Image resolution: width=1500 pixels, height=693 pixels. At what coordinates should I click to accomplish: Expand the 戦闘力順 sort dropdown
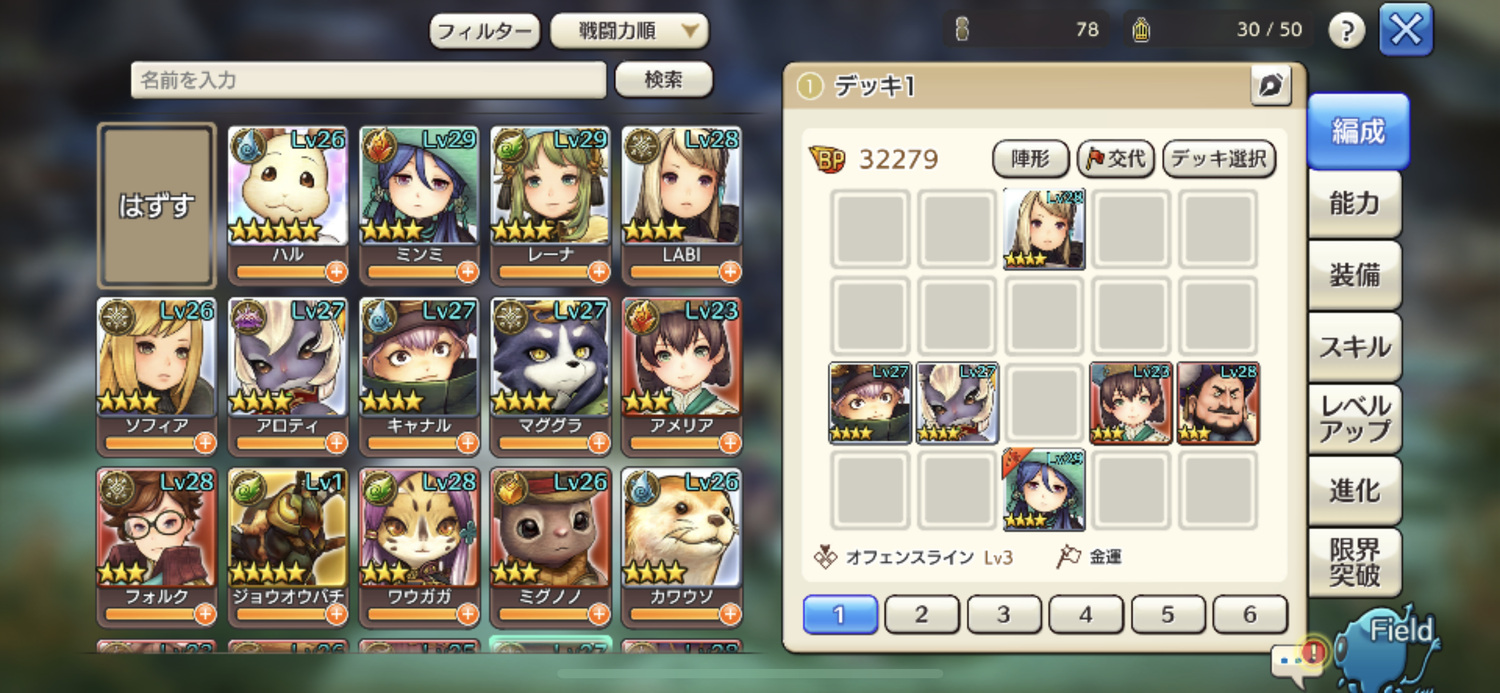coord(629,31)
